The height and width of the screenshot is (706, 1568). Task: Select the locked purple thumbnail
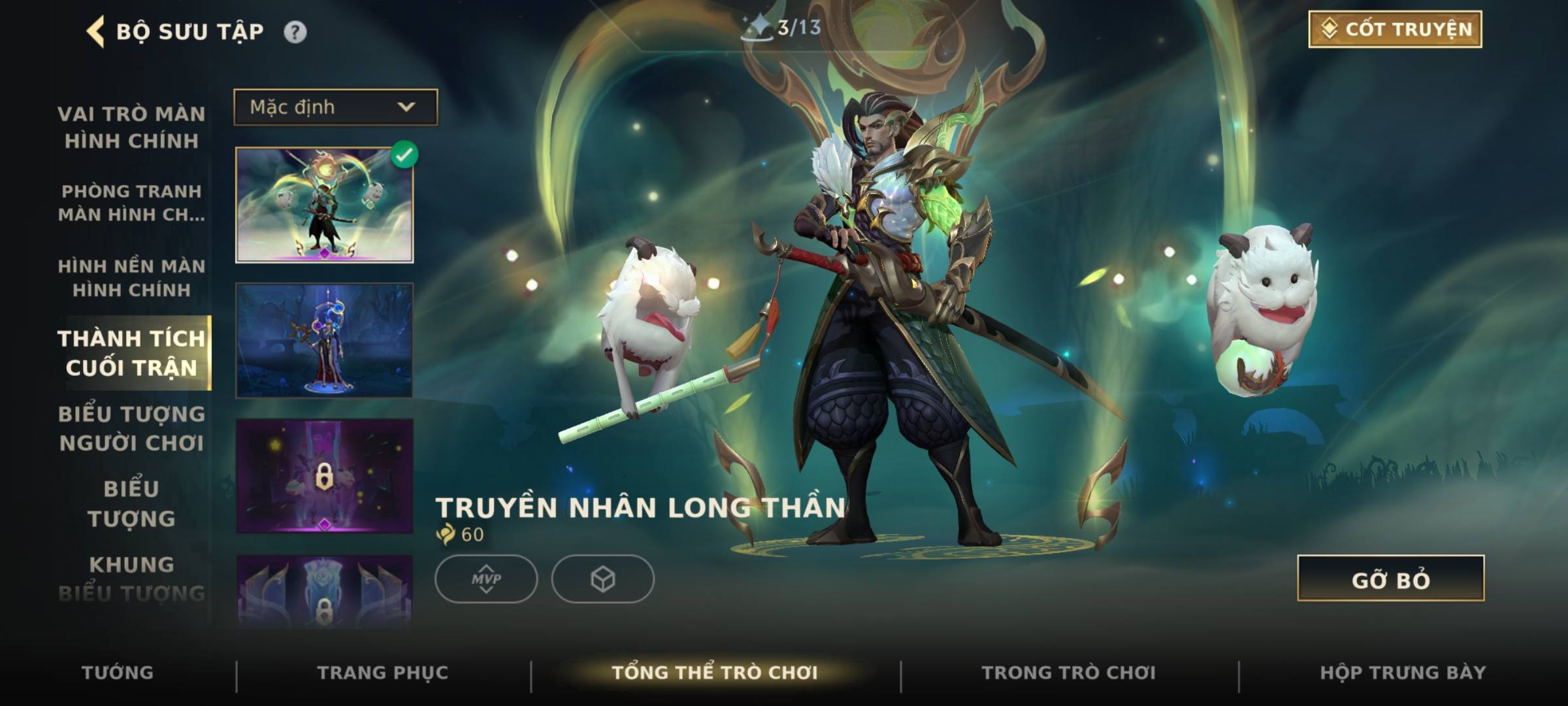click(x=325, y=477)
